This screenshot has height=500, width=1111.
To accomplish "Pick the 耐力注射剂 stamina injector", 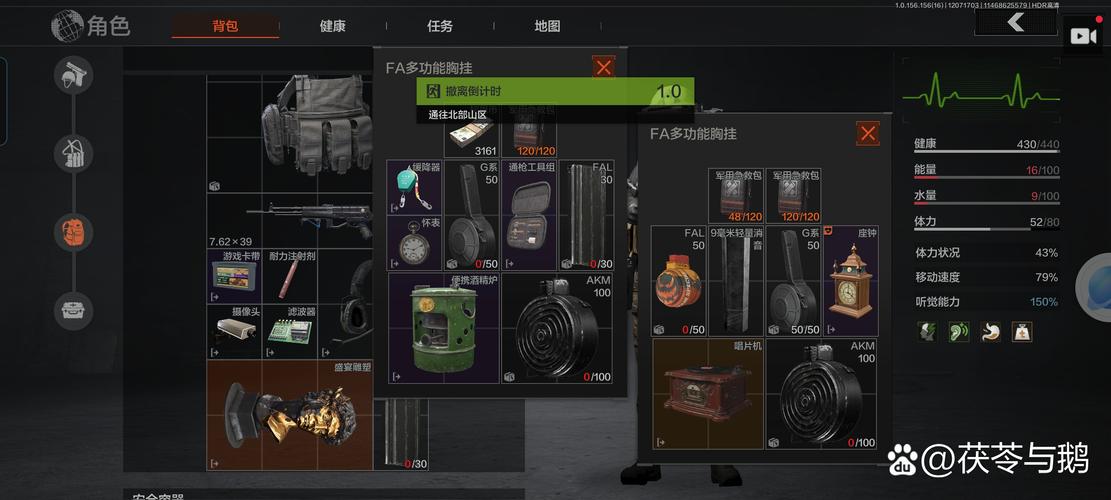I will (x=292, y=276).
